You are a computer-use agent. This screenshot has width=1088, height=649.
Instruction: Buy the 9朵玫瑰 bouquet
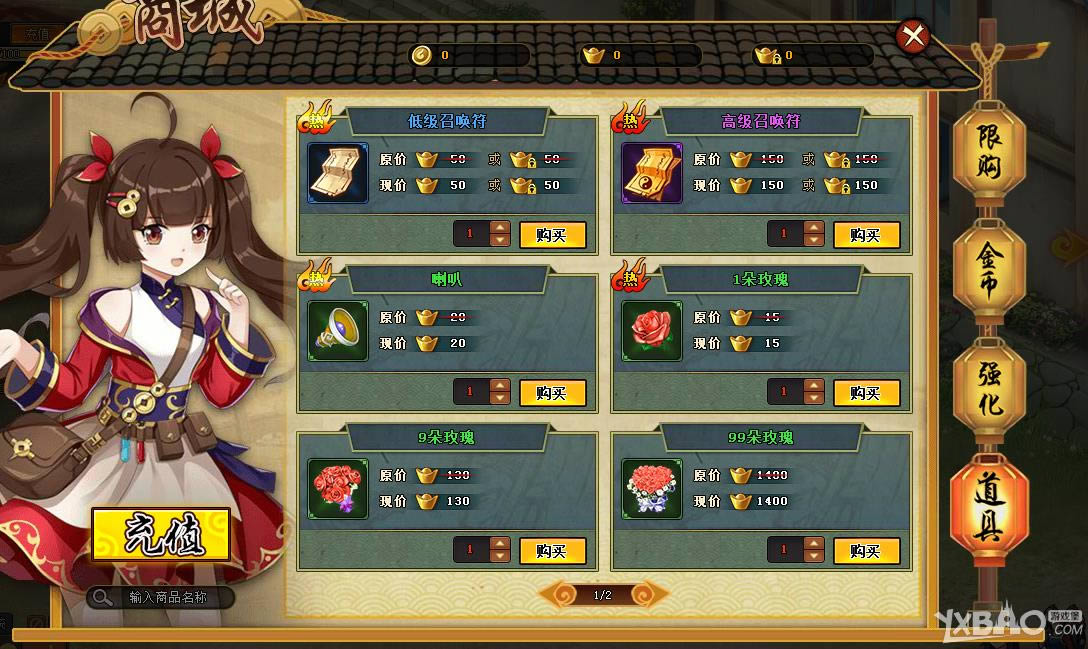pos(552,551)
